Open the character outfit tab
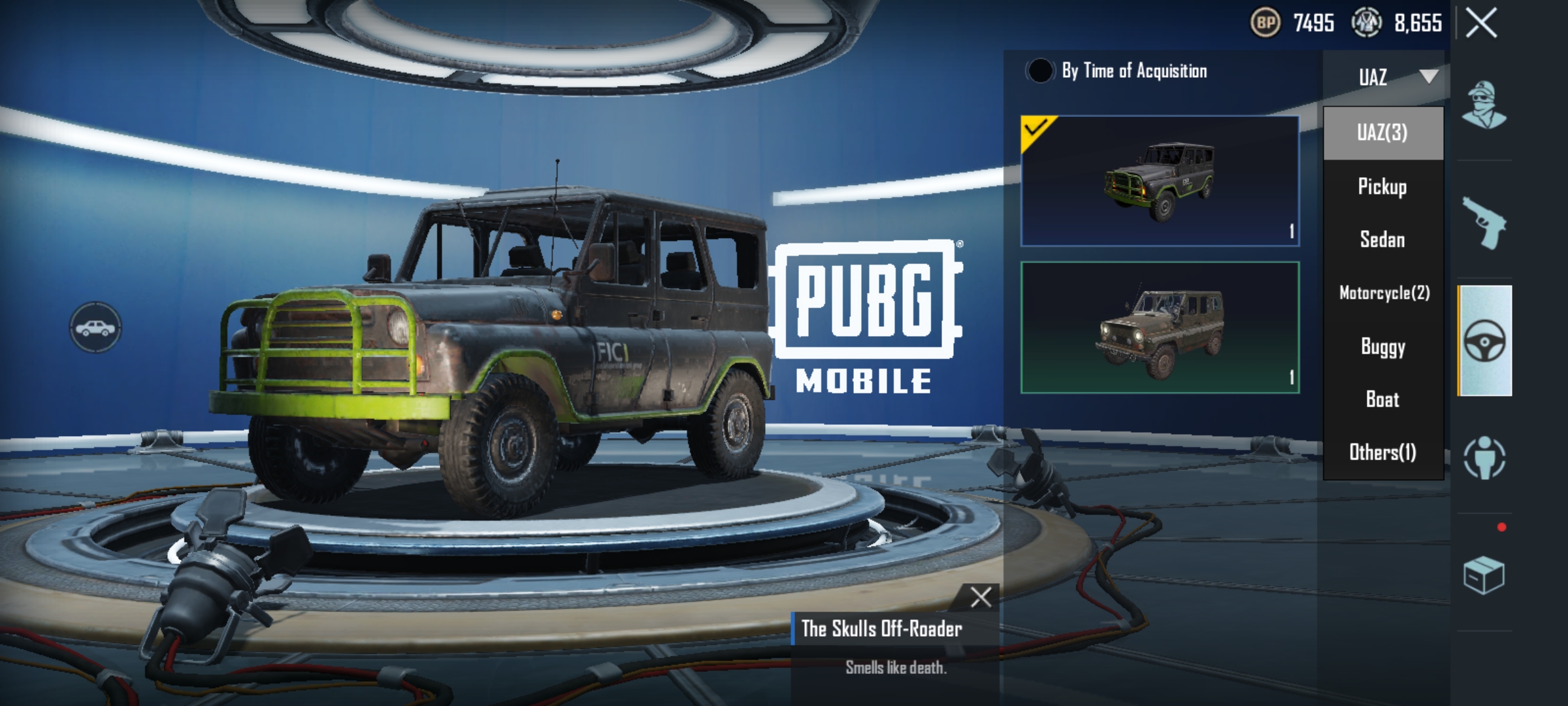 [x=1484, y=105]
